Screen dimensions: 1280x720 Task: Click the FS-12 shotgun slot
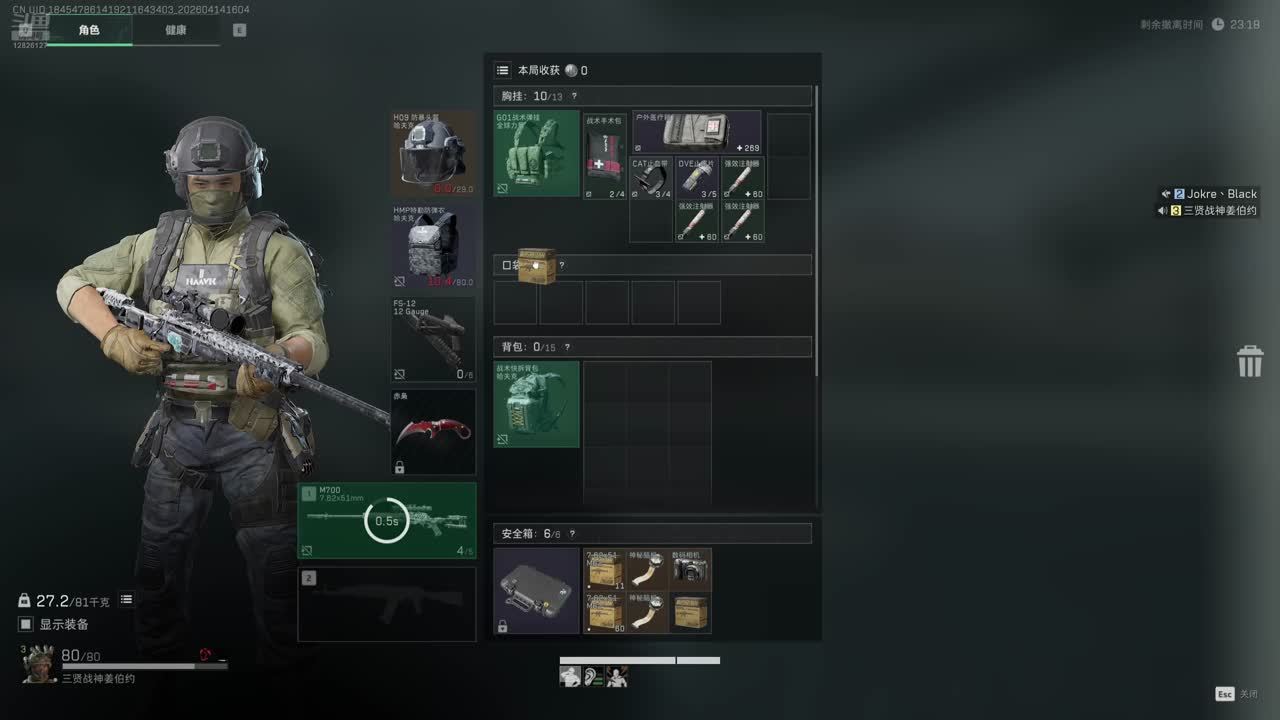click(433, 340)
